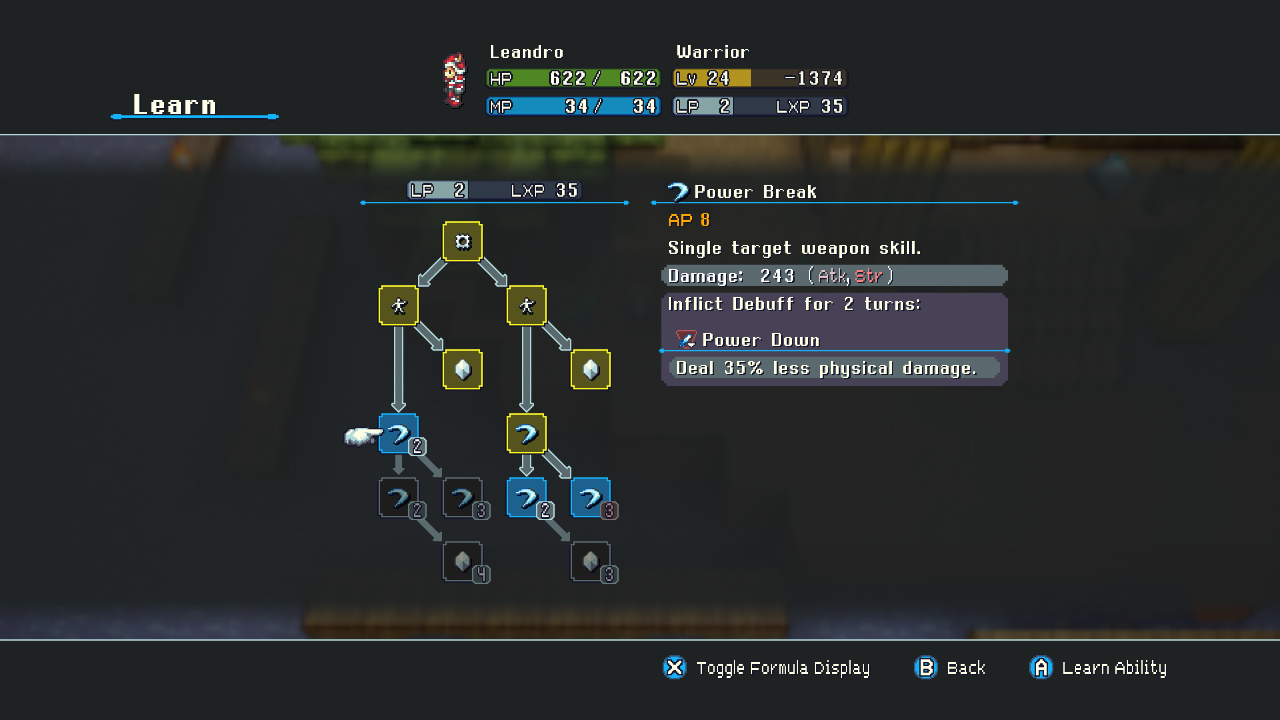Select the rightmost yellow crystal node

(x=590, y=369)
